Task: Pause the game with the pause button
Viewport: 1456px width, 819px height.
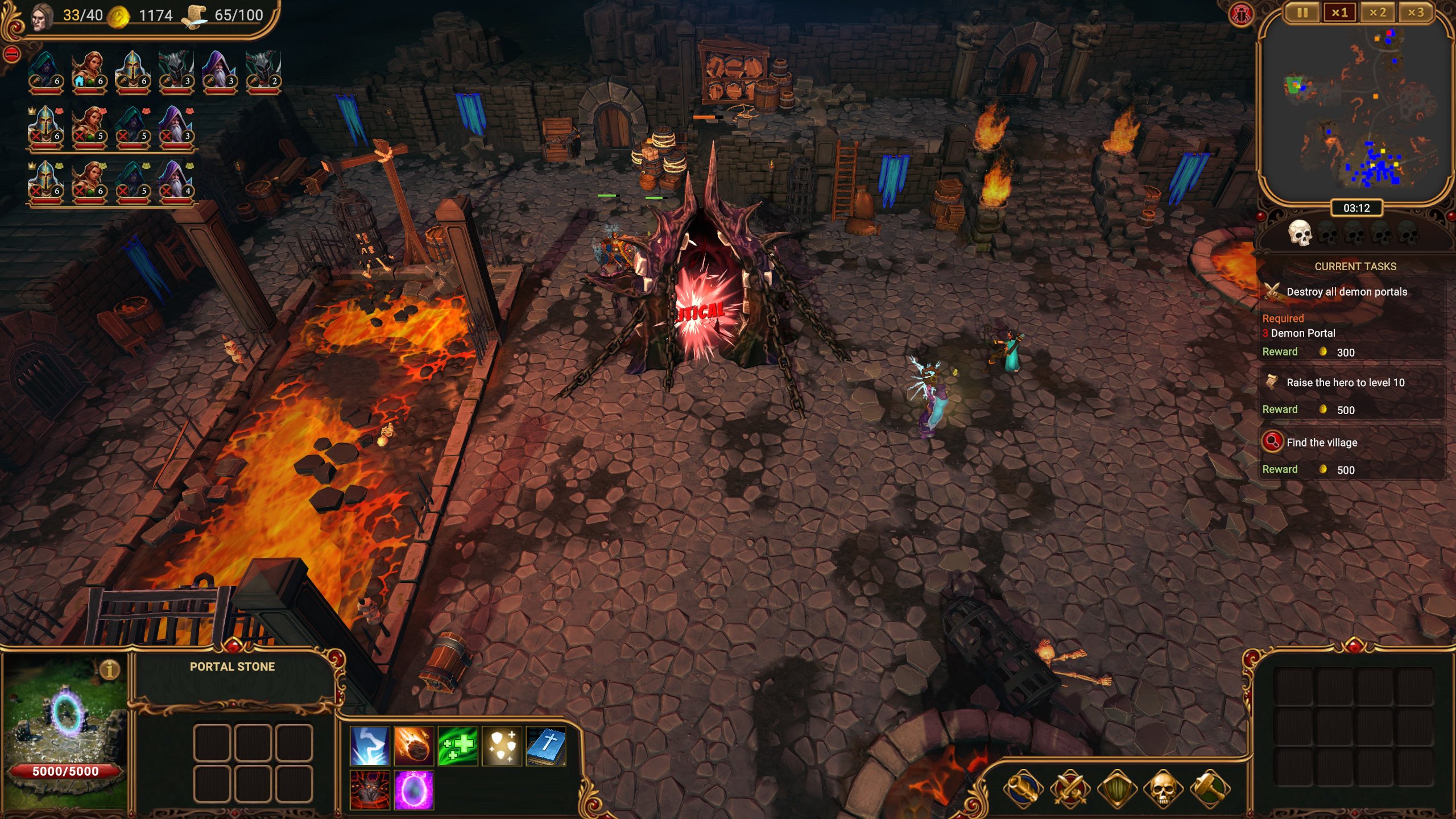Action: [x=1302, y=13]
